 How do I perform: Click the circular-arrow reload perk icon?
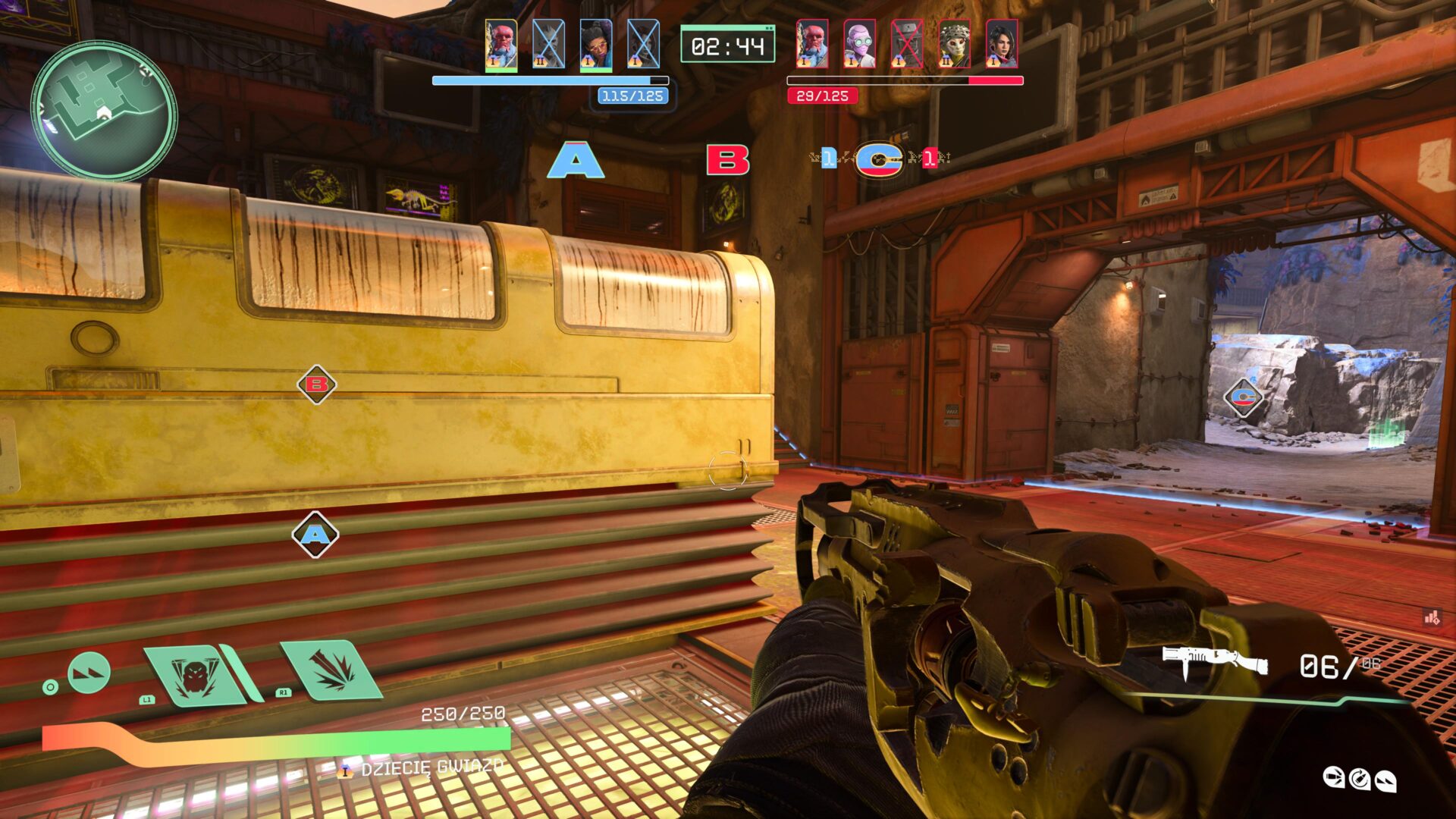[x=1360, y=778]
